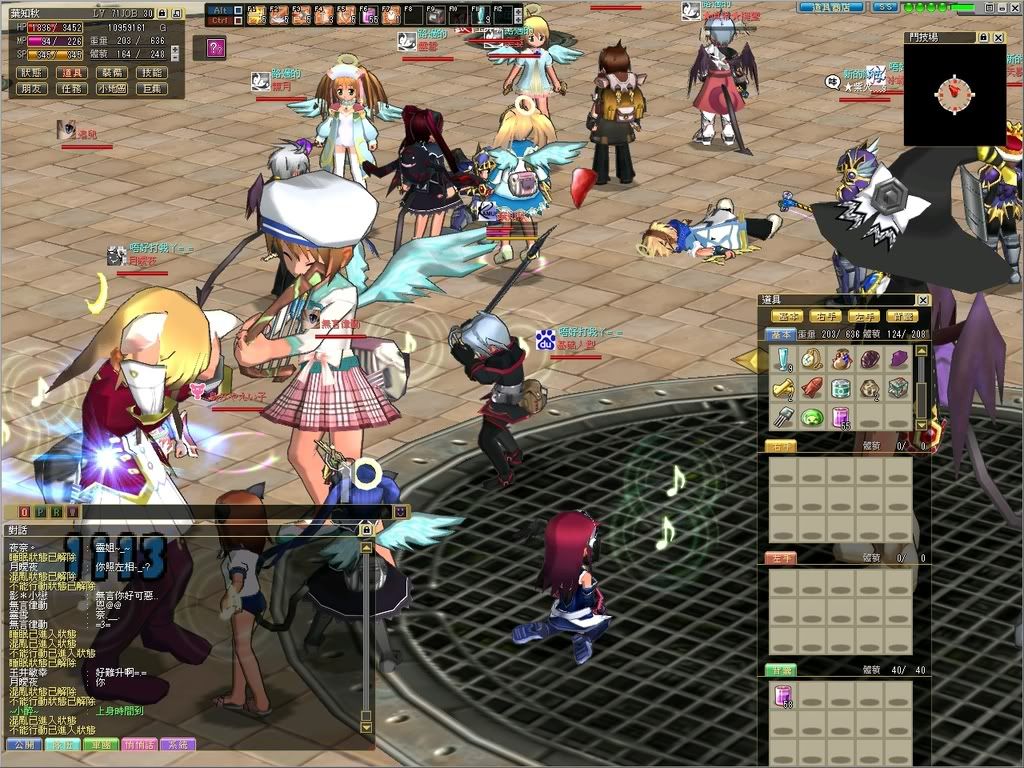Image resolution: width=1024 pixels, height=768 pixels.
Task: Select the green slime item slot
Action: [812, 416]
